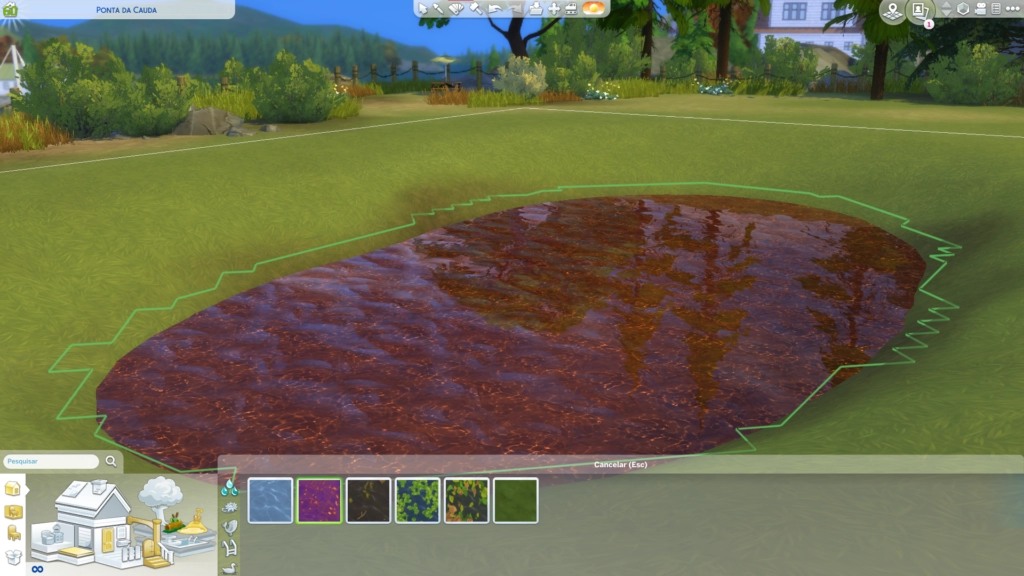Pick the dark murky water swatch
The image size is (1024, 576).
point(368,500)
